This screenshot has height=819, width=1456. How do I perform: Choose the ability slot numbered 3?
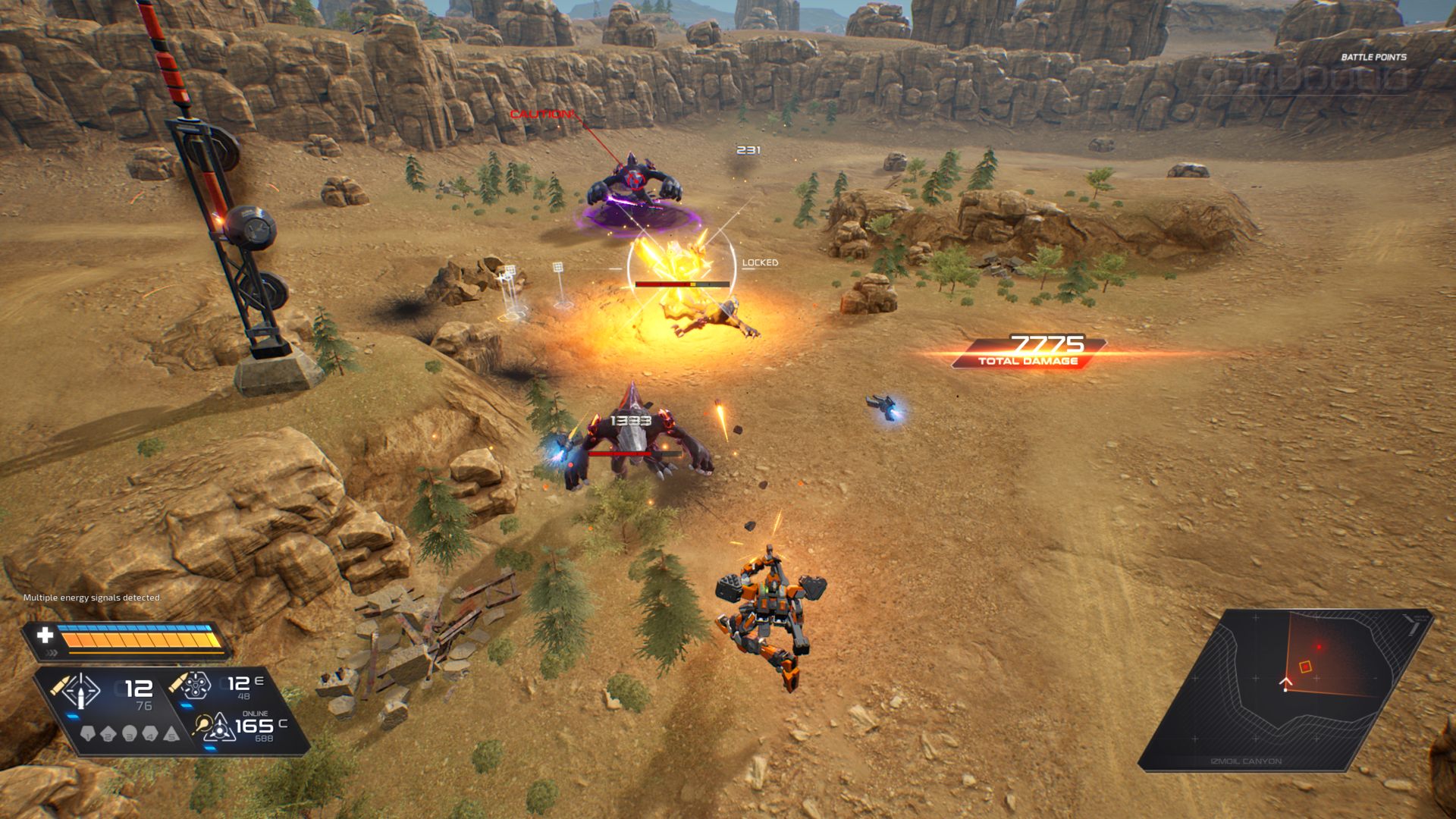coord(129,734)
